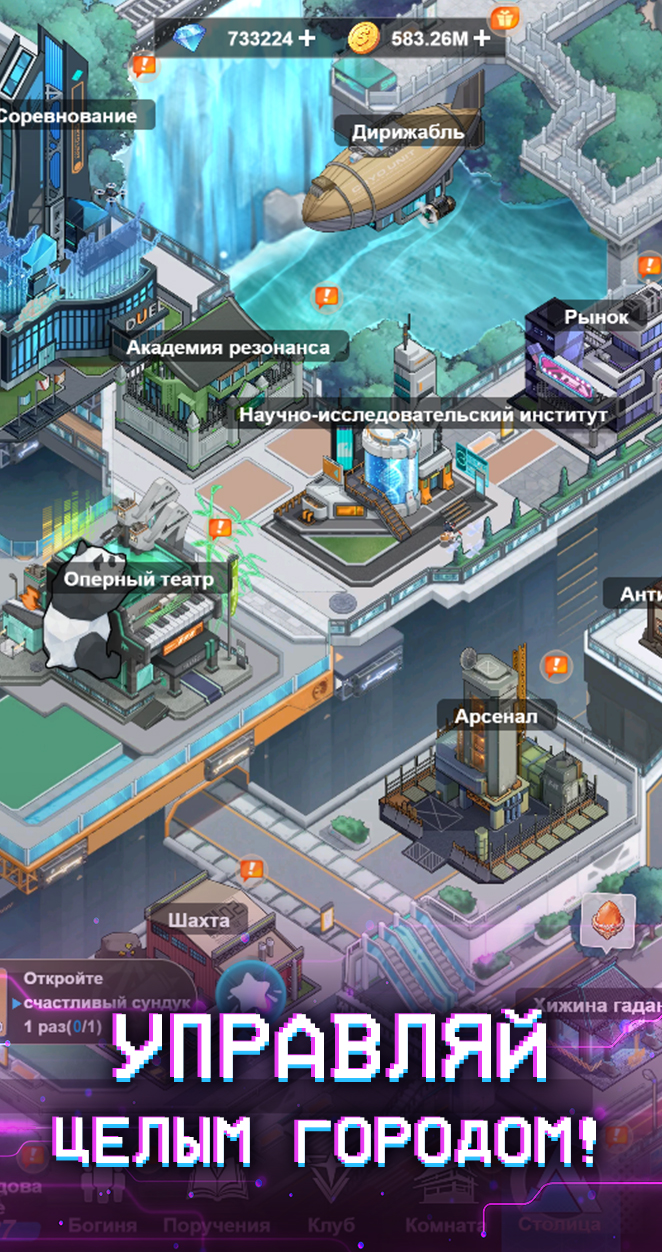Visit the Рынок building
Image resolution: width=662 pixels, height=1252 pixels.
pos(596,317)
